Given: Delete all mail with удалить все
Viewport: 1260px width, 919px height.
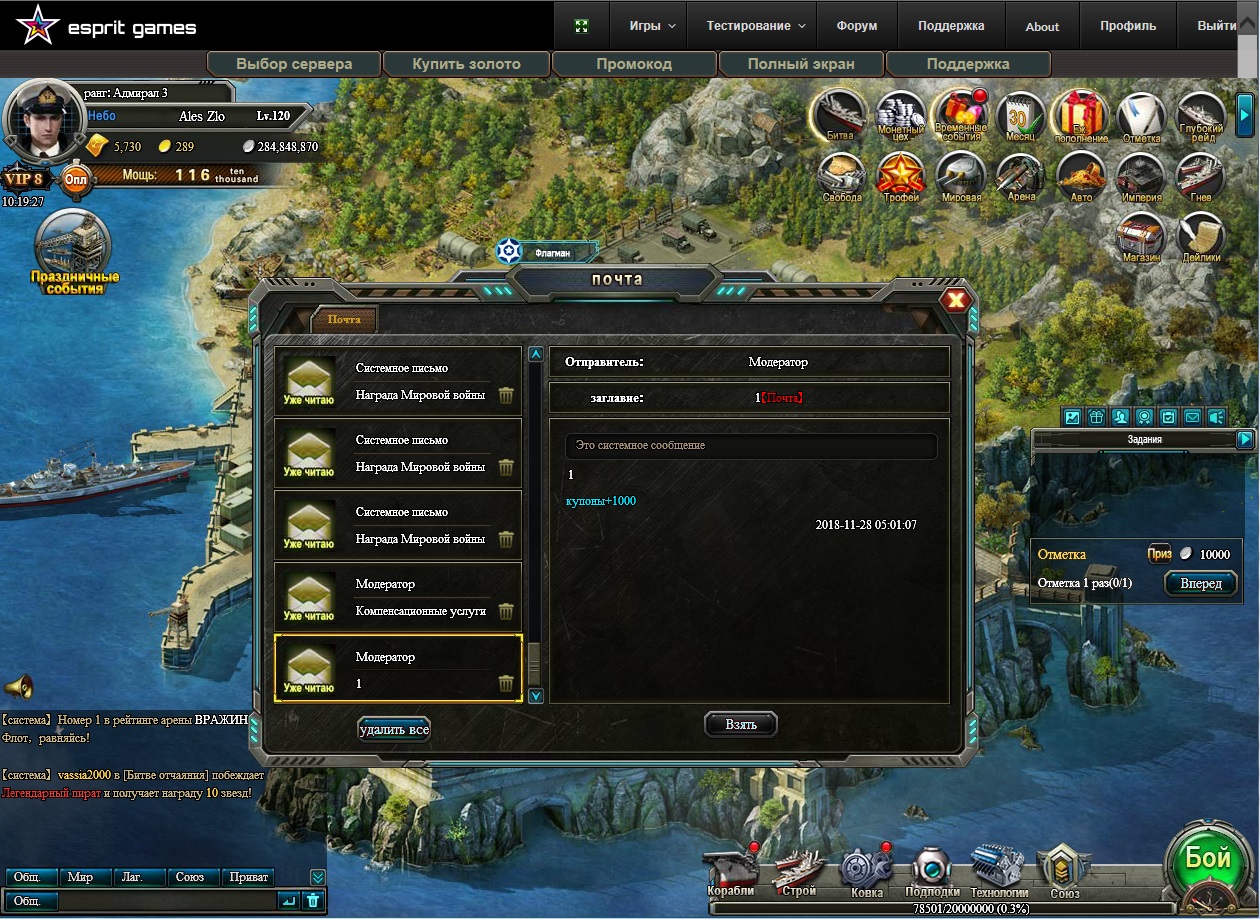Looking at the screenshot, I should point(394,729).
